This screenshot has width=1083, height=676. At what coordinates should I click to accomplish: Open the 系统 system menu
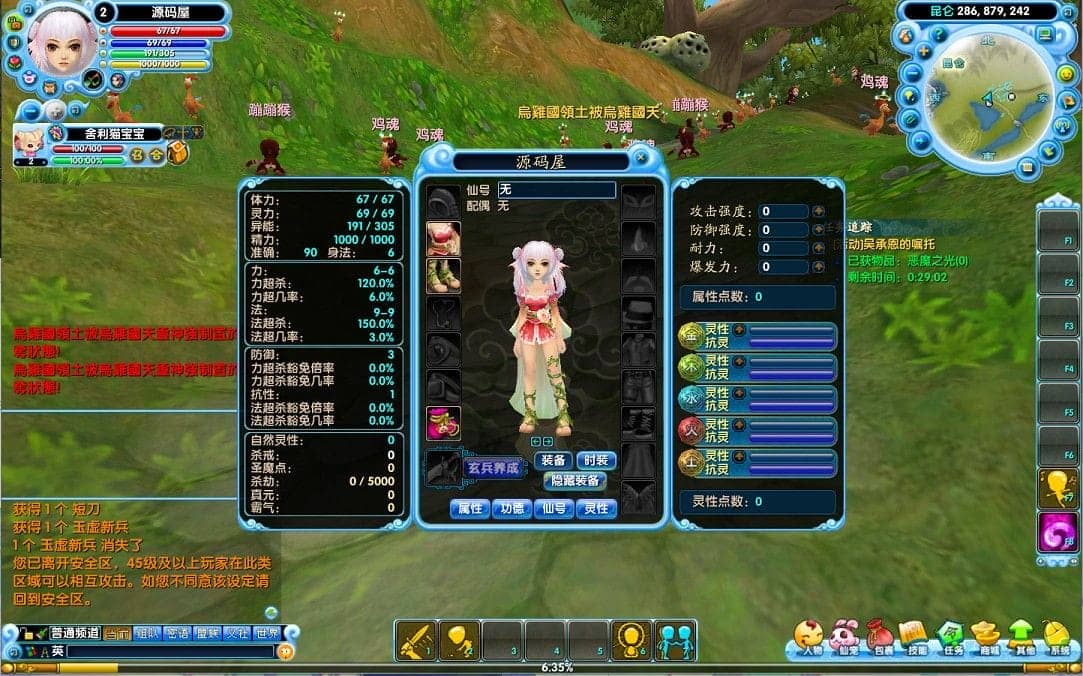point(1058,636)
